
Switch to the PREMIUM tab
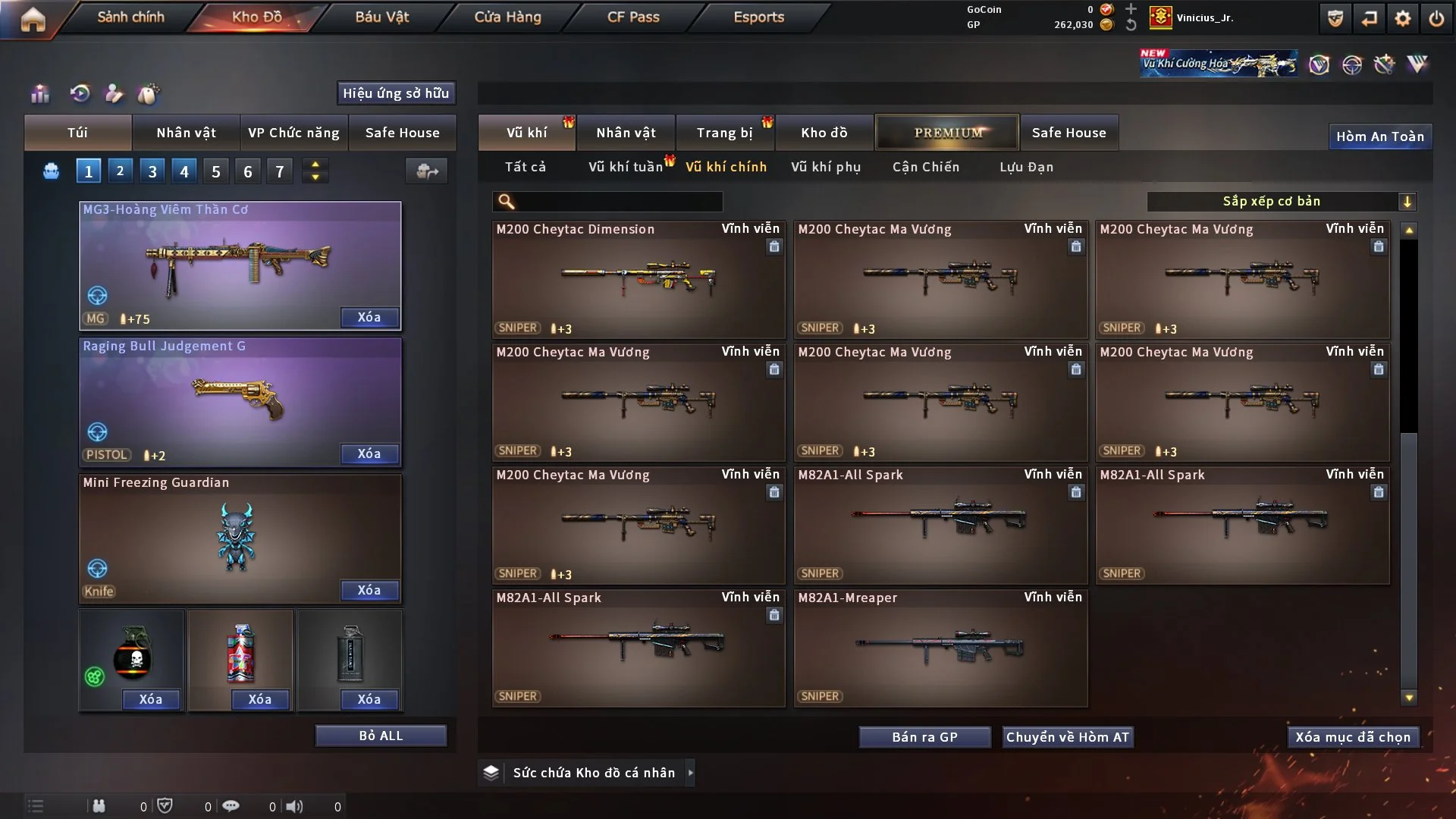point(947,133)
